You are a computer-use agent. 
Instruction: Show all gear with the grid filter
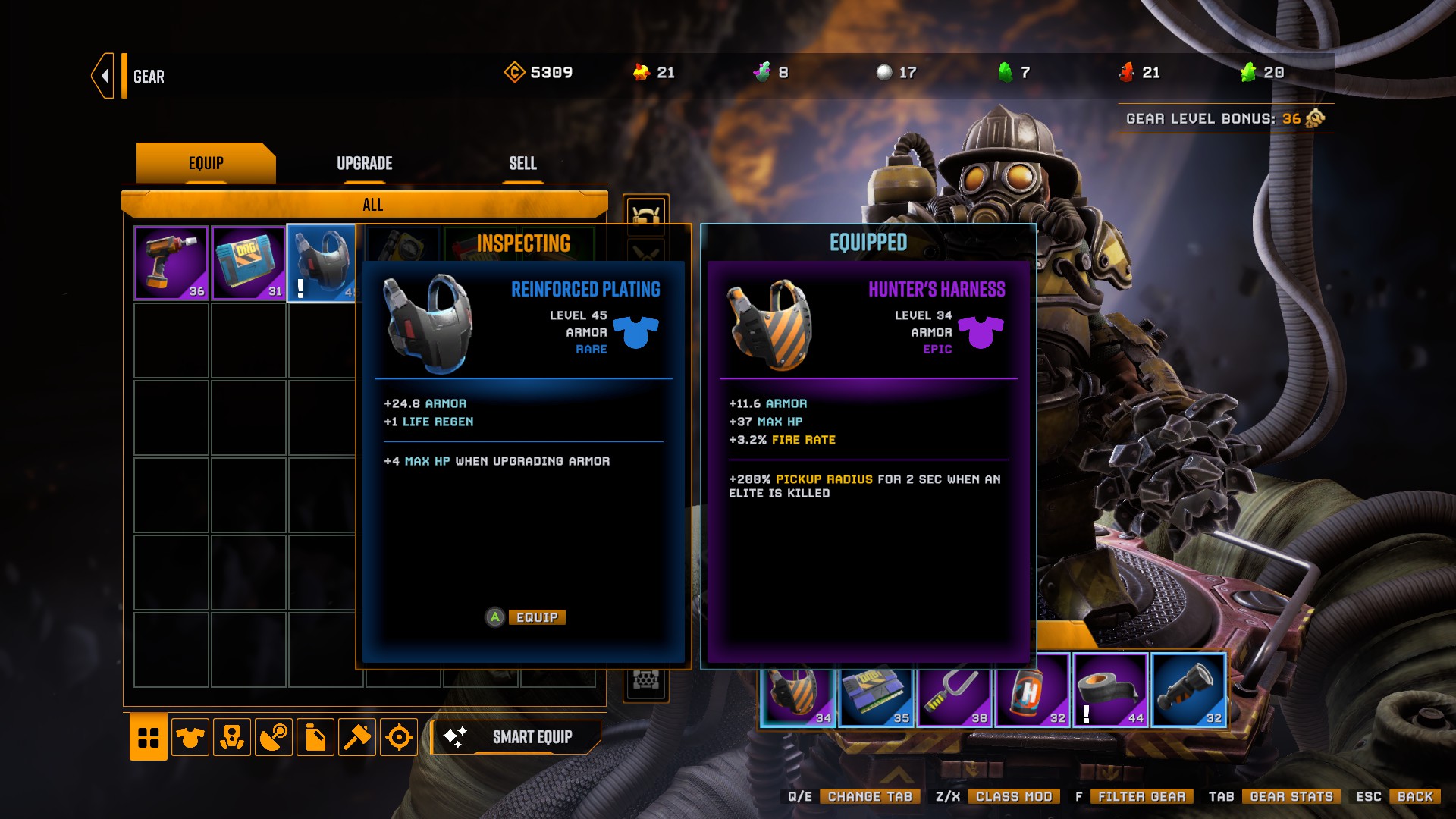[x=149, y=736]
